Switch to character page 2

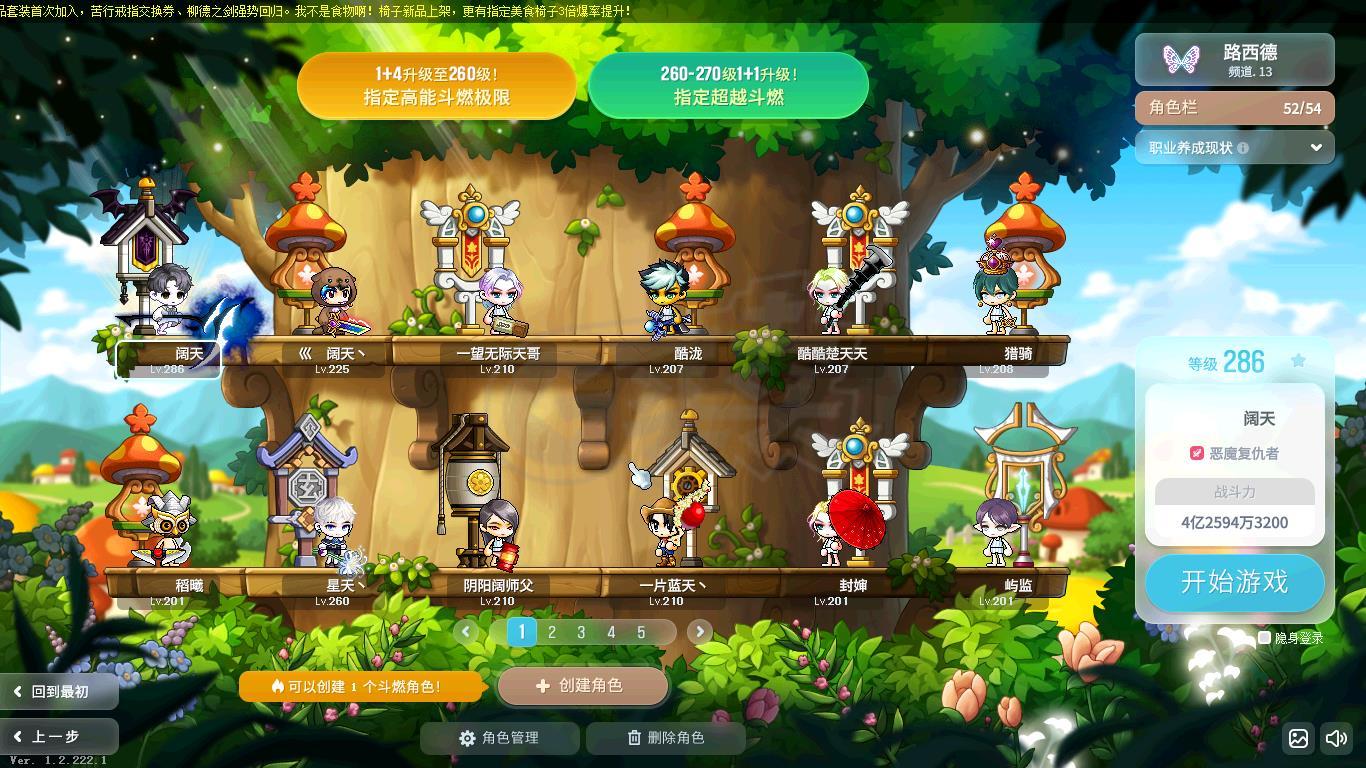tap(551, 632)
